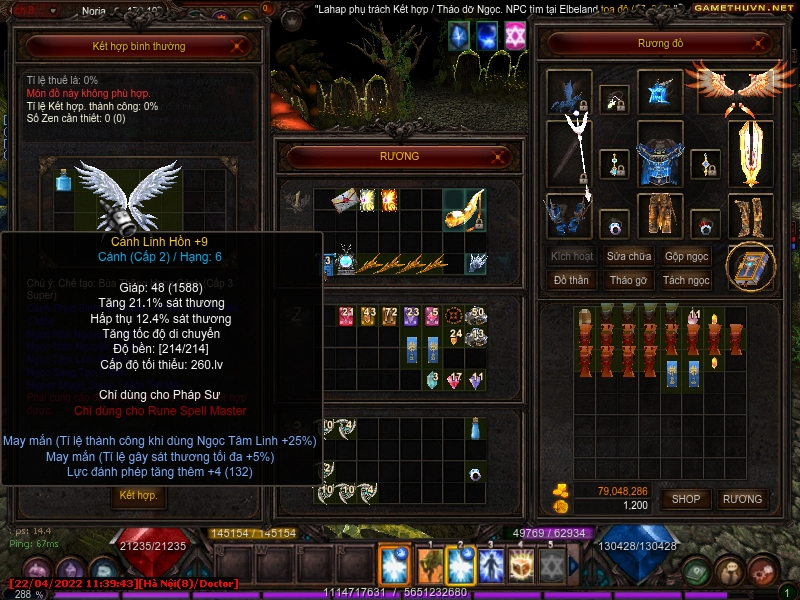Choose the Sửa chữa repair button
Image resolution: width=800 pixels, height=600 pixels.
630,256
